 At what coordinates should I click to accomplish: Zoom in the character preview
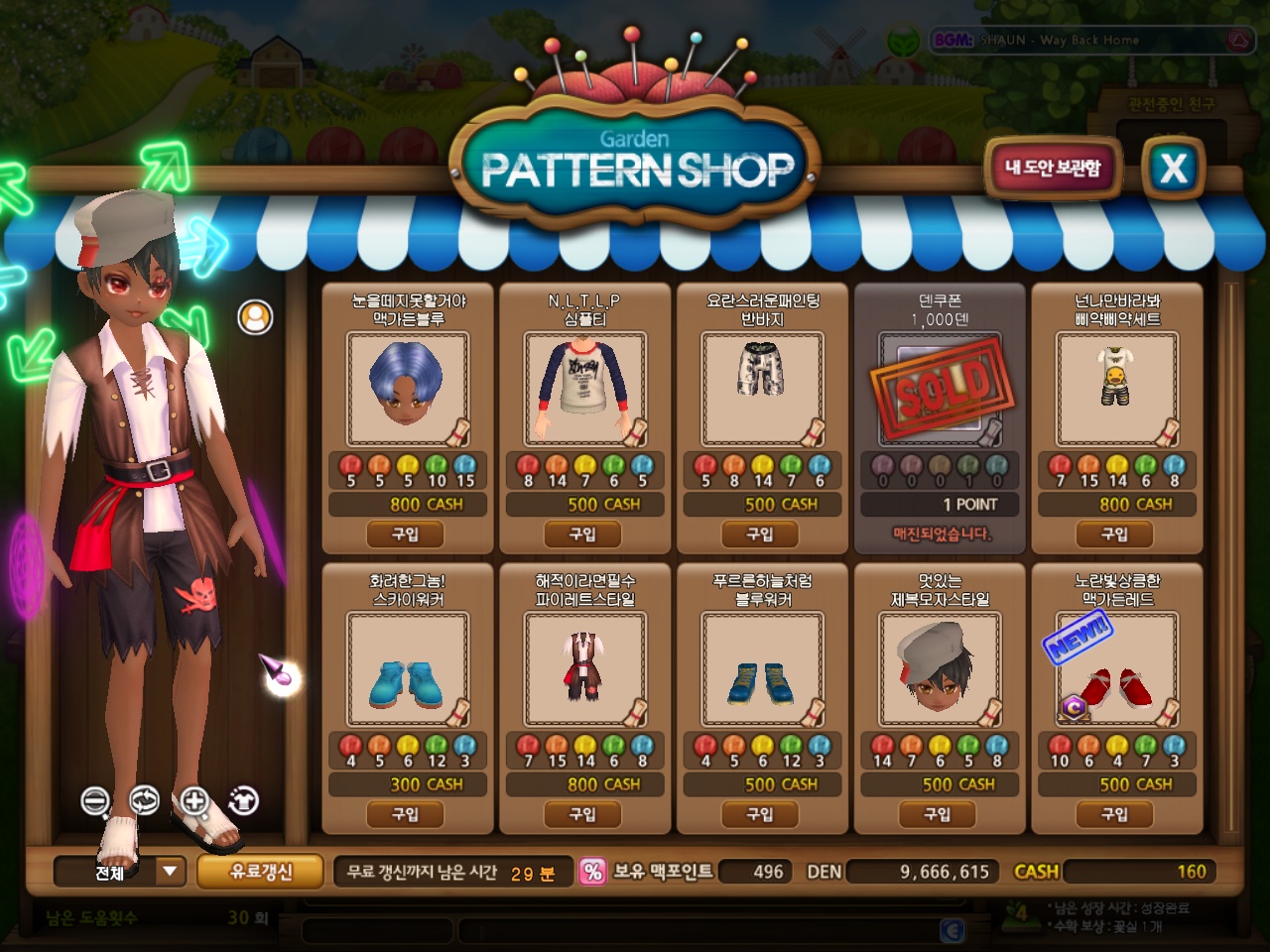pos(194,800)
